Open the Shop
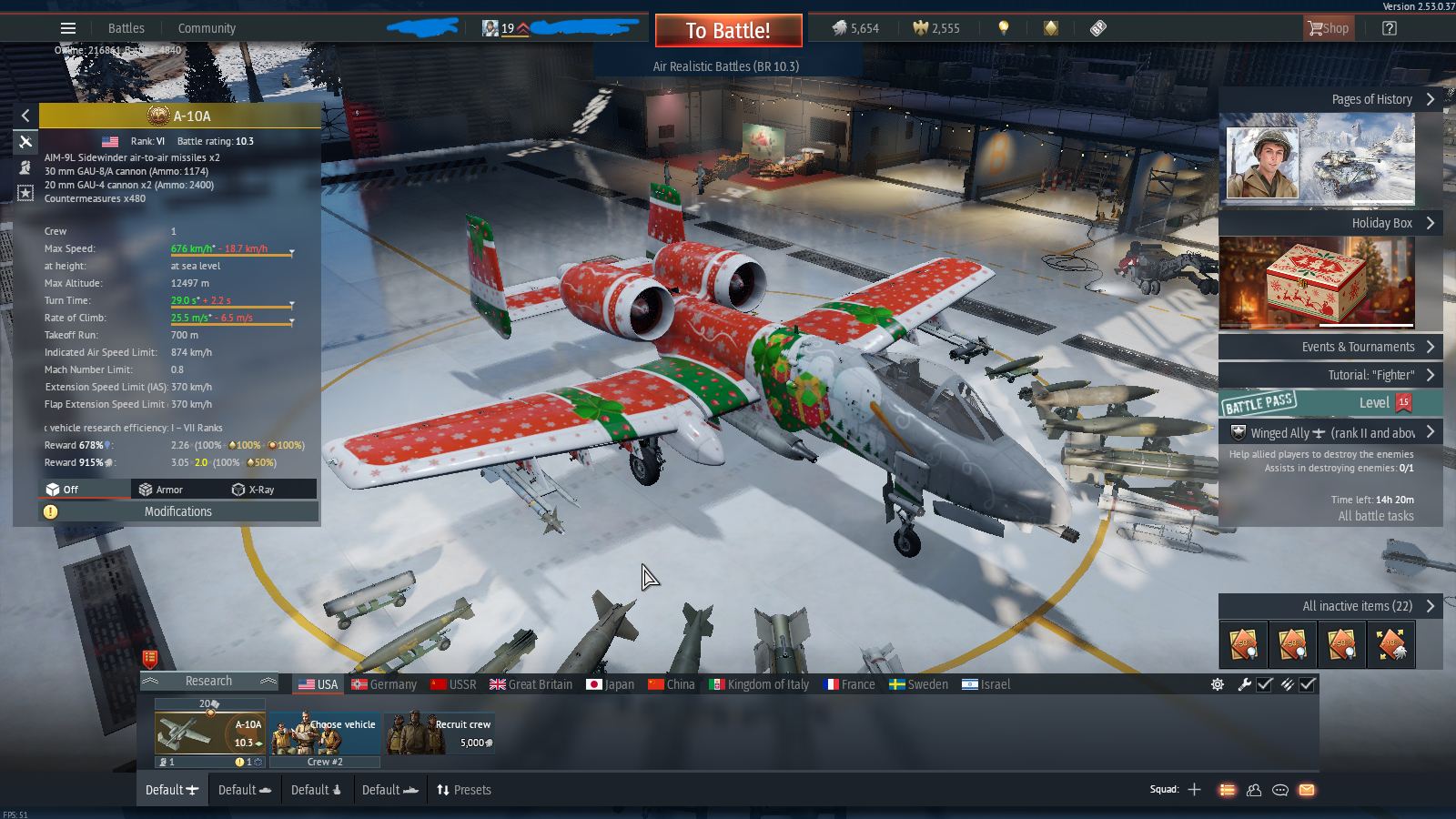The width and height of the screenshot is (1456, 819). click(x=1329, y=28)
